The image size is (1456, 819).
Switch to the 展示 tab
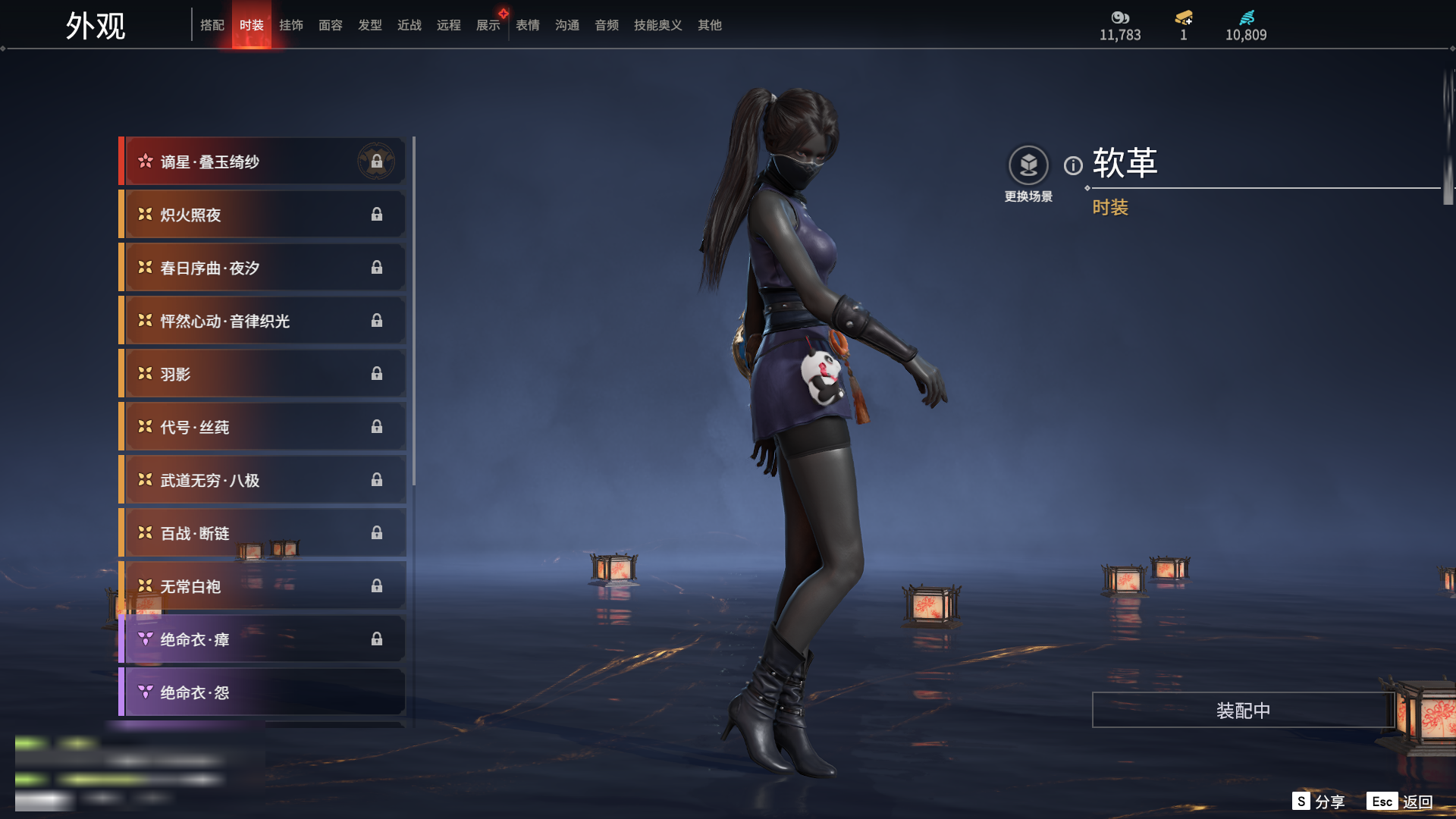488,25
